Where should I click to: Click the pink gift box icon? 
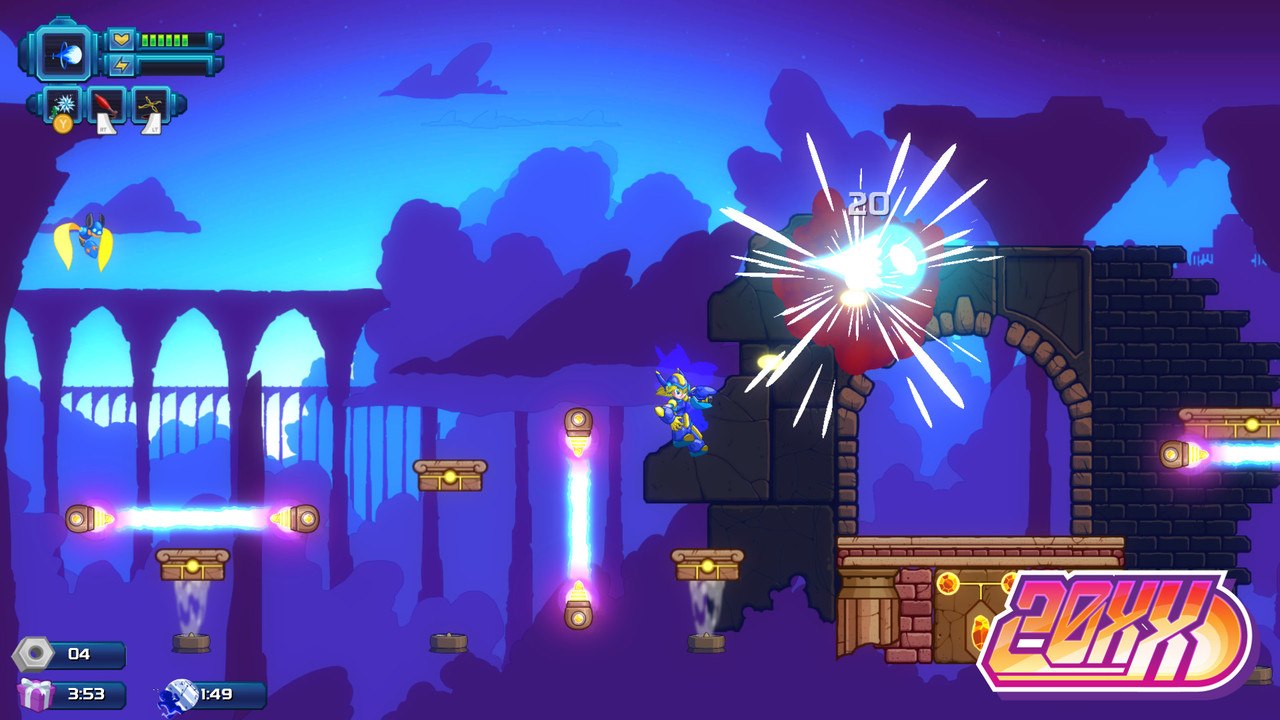tap(35, 694)
